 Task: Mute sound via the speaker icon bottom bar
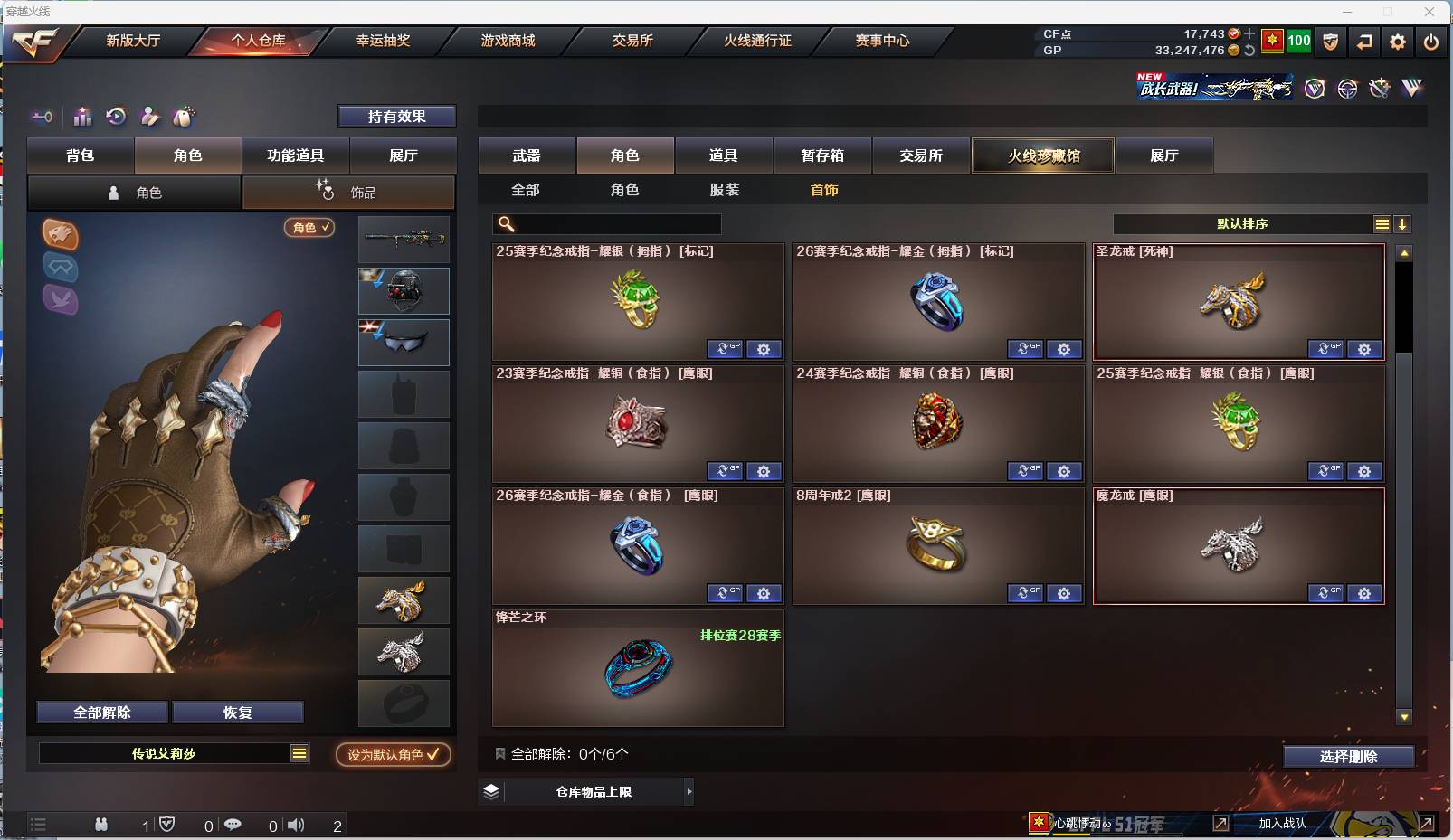297,825
